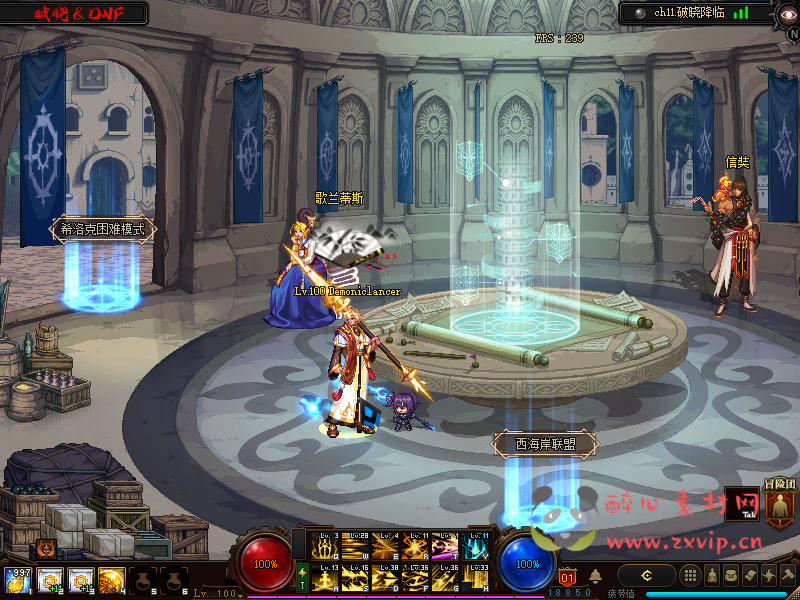Activate the cyan Lv.11 skill on key Y
800x600 pixels.
click(x=474, y=548)
